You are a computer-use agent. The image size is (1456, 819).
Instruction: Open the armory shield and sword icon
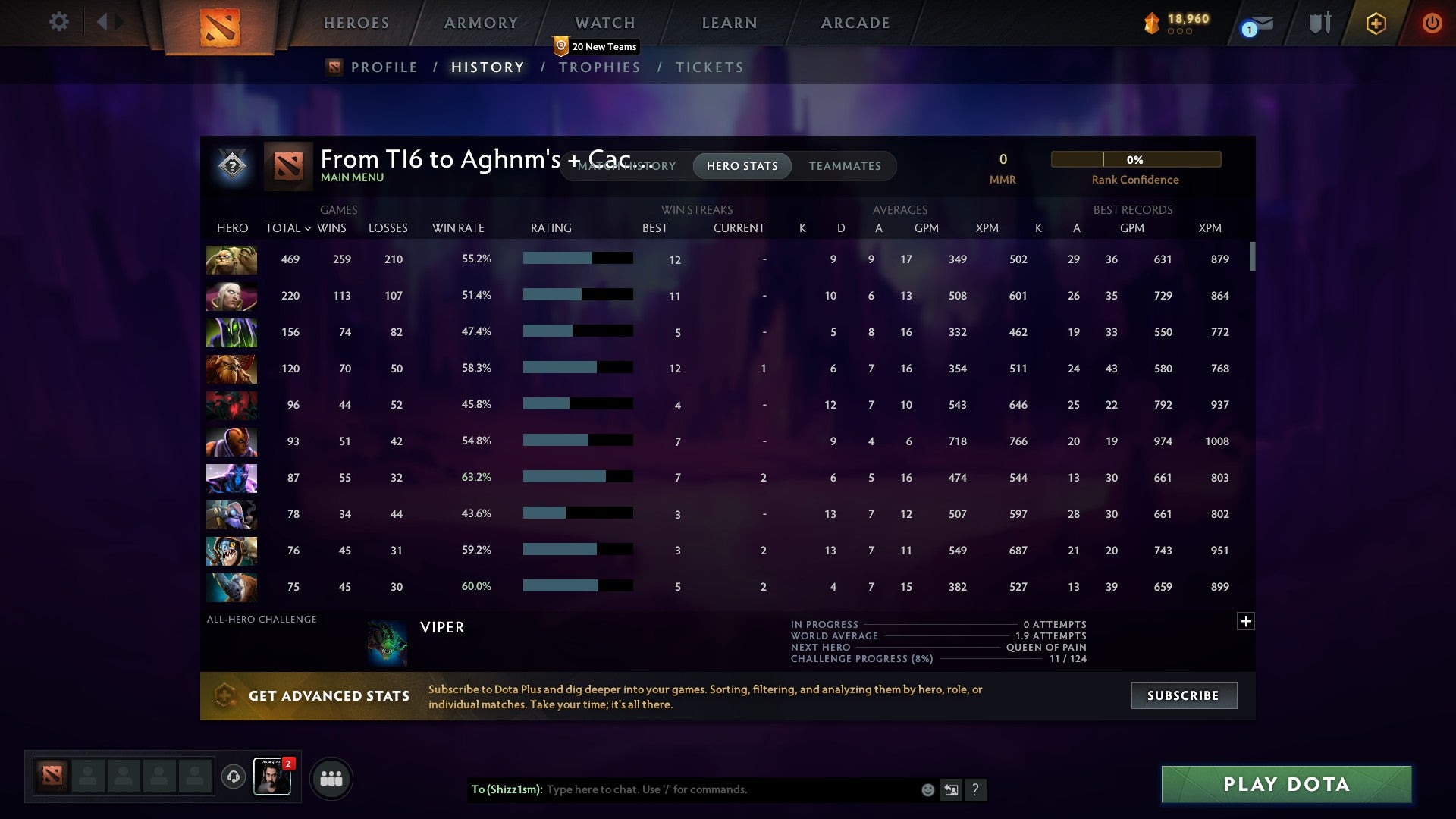tap(1319, 23)
